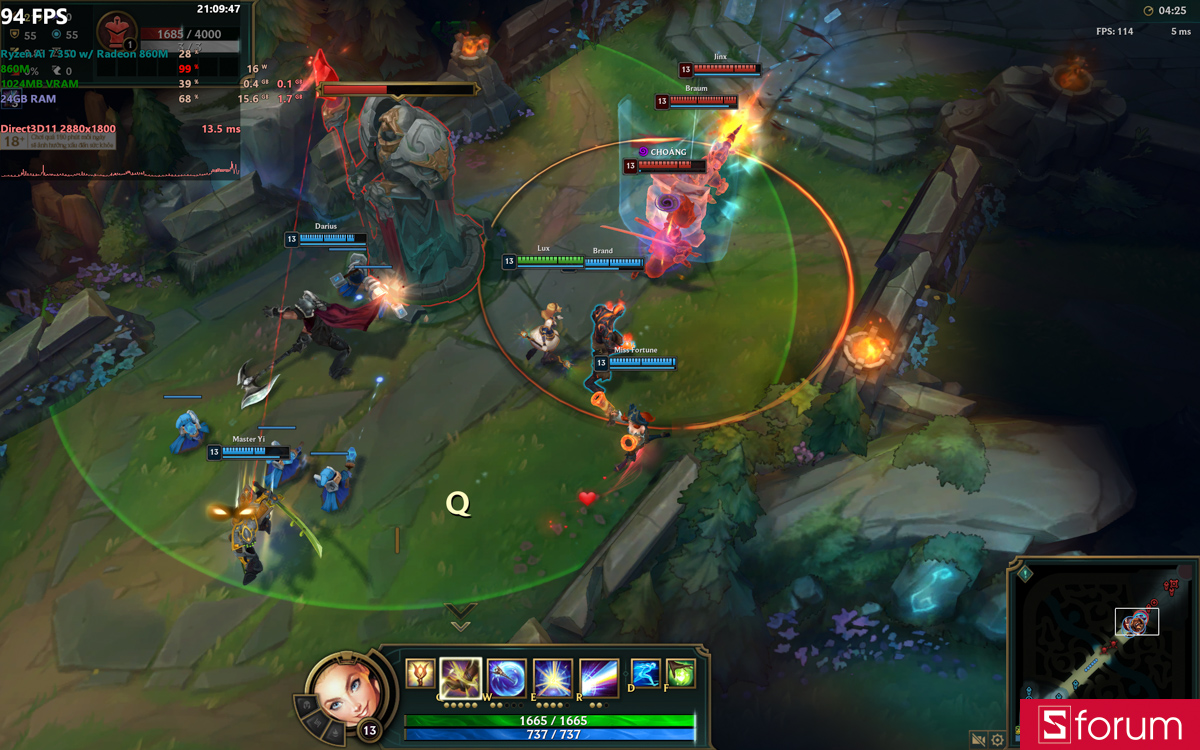Use the Lucent Singularity E ability
The height and width of the screenshot is (750, 1200).
point(553,677)
